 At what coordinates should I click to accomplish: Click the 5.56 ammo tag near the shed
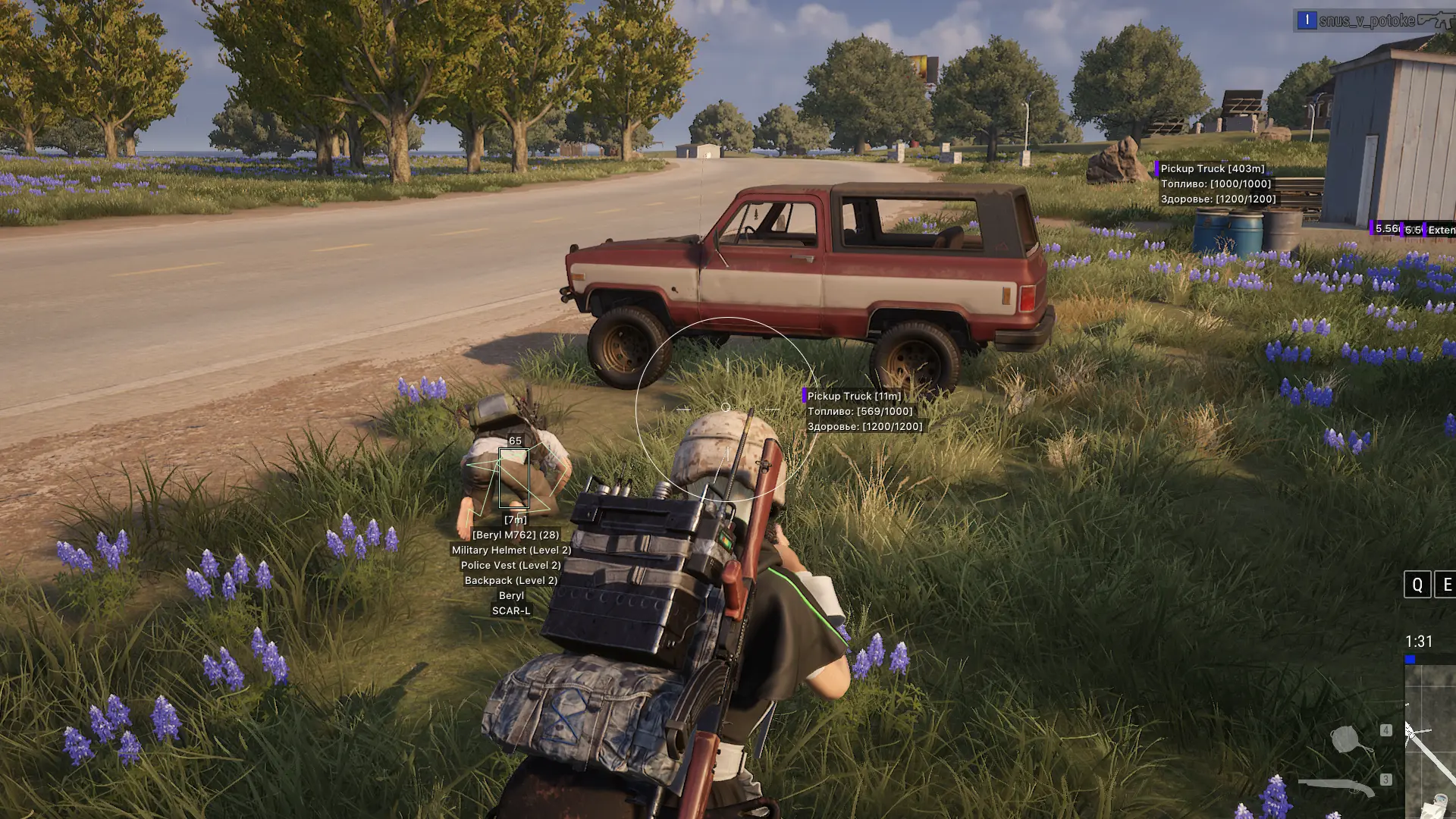click(x=1385, y=230)
